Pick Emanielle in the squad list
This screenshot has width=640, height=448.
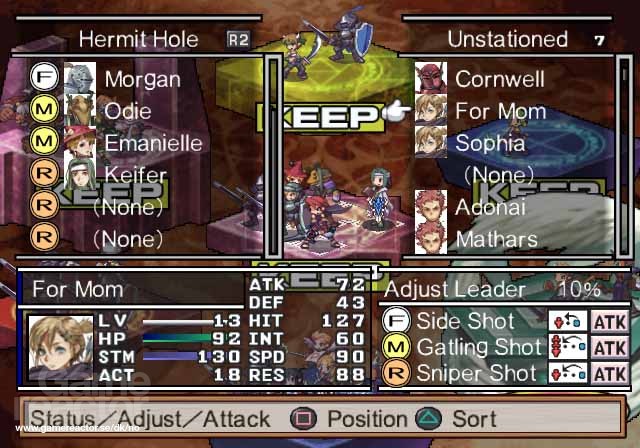(153, 143)
